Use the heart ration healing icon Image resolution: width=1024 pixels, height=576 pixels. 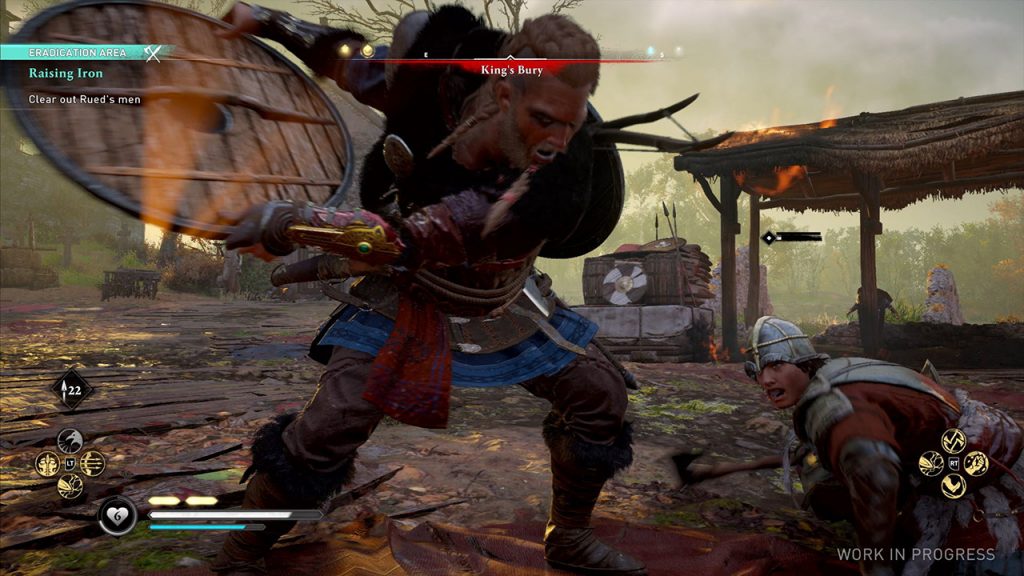[x=117, y=516]
